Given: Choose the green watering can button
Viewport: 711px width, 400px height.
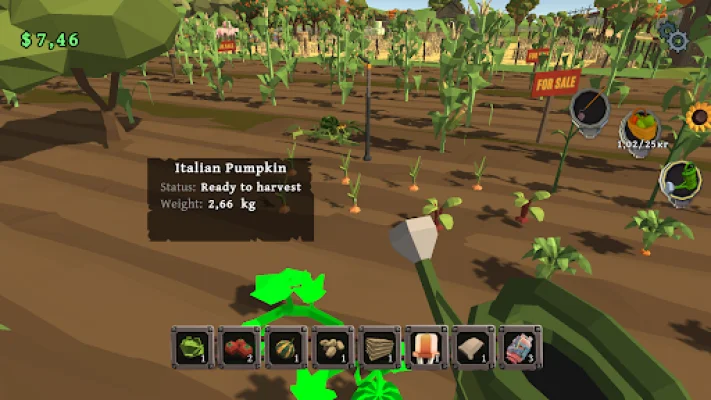Looking at the screenshot, I should pos(680,182).
